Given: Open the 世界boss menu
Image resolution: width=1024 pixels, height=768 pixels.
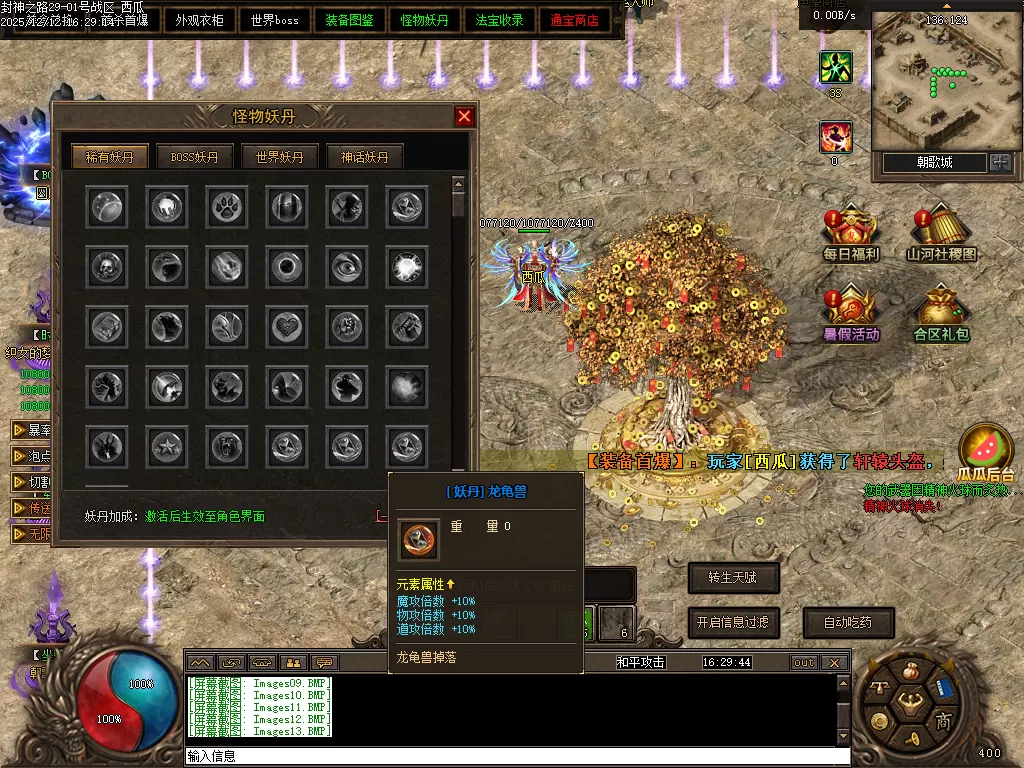Looking at the screenshot, I should click(x=275, y=20).
